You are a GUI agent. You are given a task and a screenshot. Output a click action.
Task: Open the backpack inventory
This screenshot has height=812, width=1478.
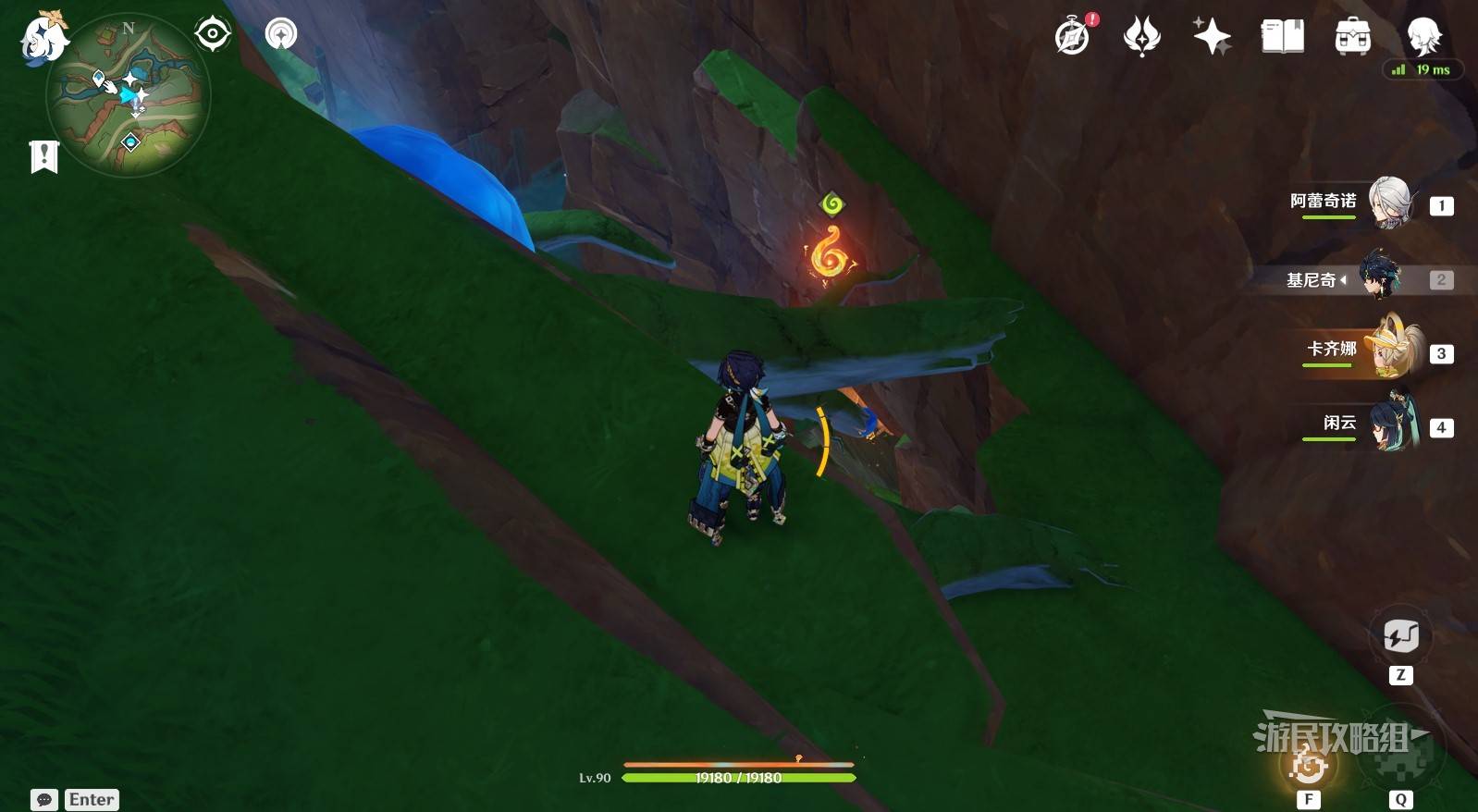tap(1352, 37)
